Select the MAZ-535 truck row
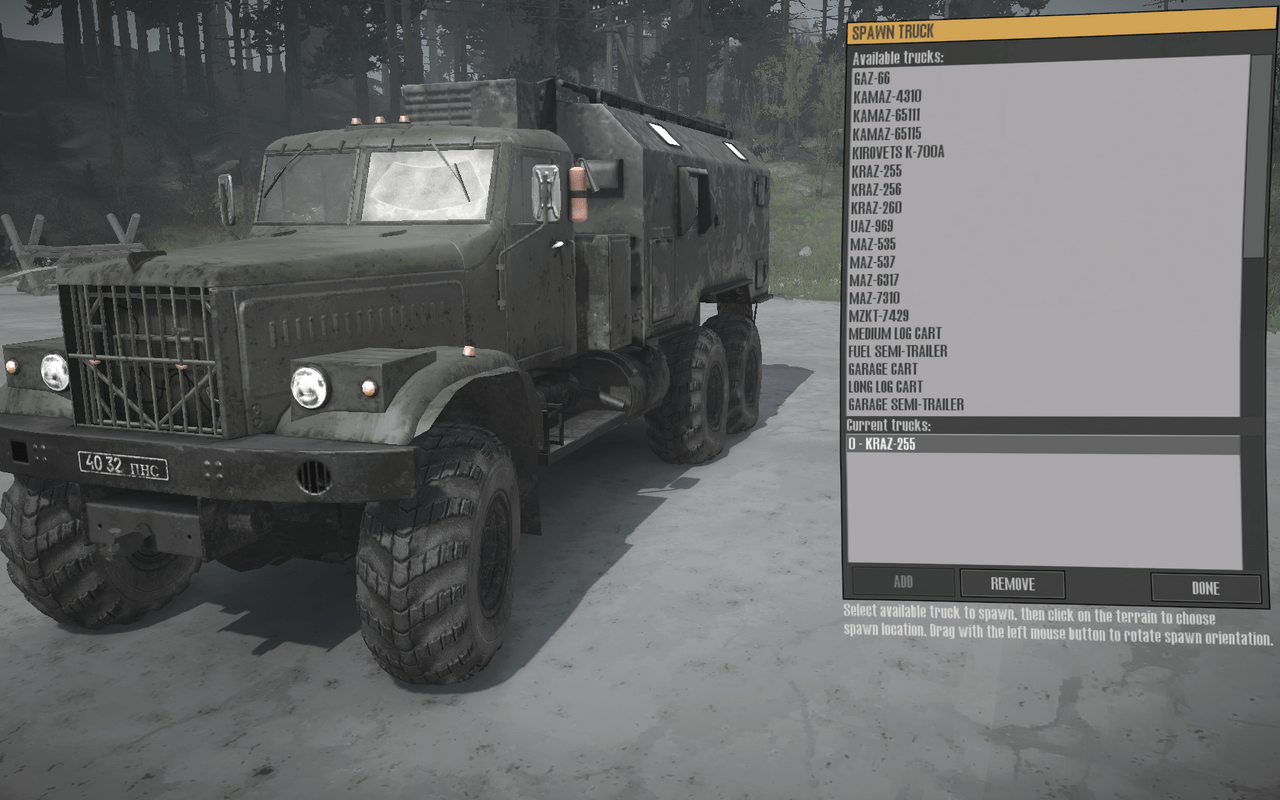Viewport: 1280px width, 800px height. pos(872,244)
